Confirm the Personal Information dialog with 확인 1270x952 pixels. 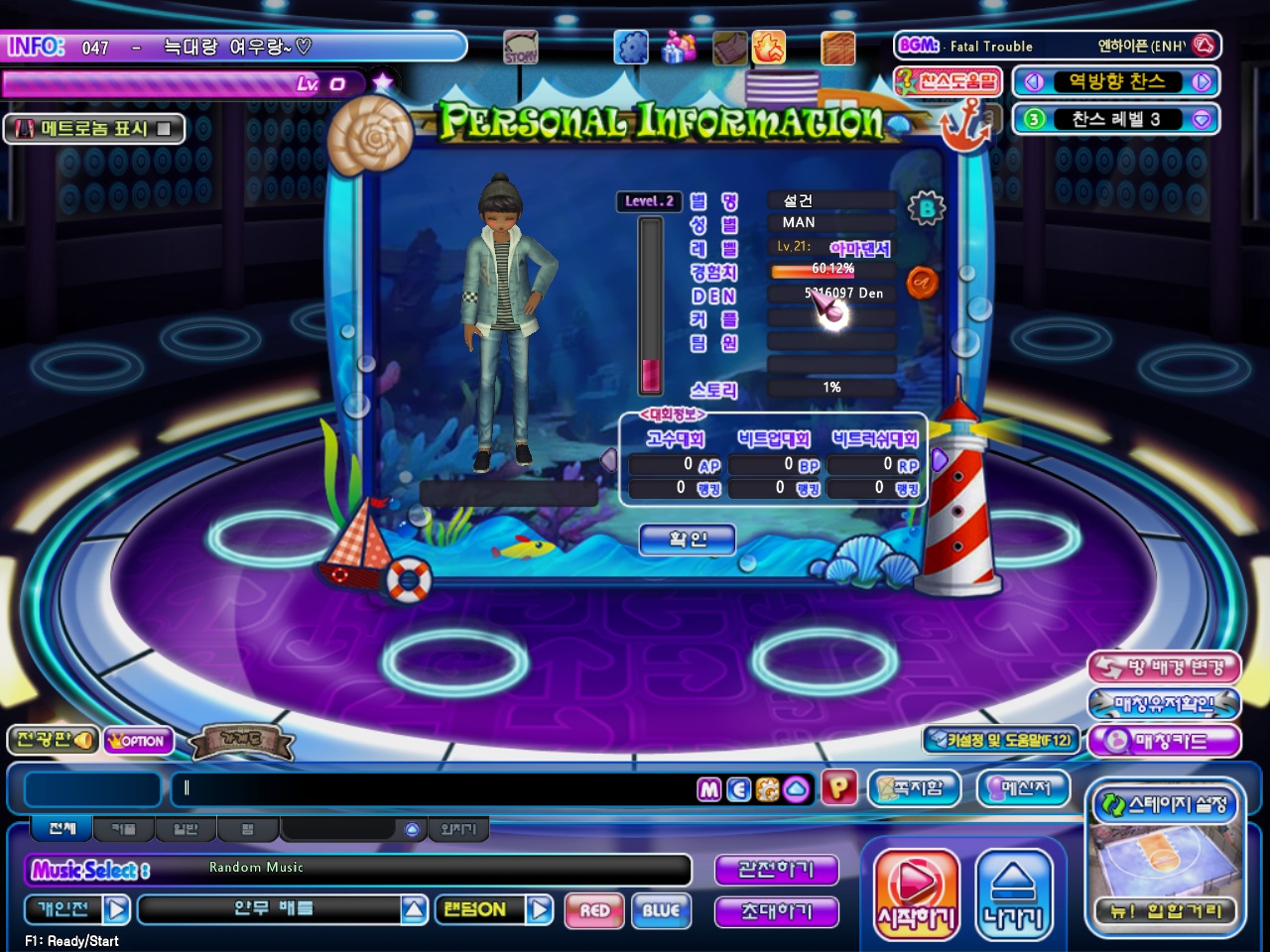coord(687,539)
